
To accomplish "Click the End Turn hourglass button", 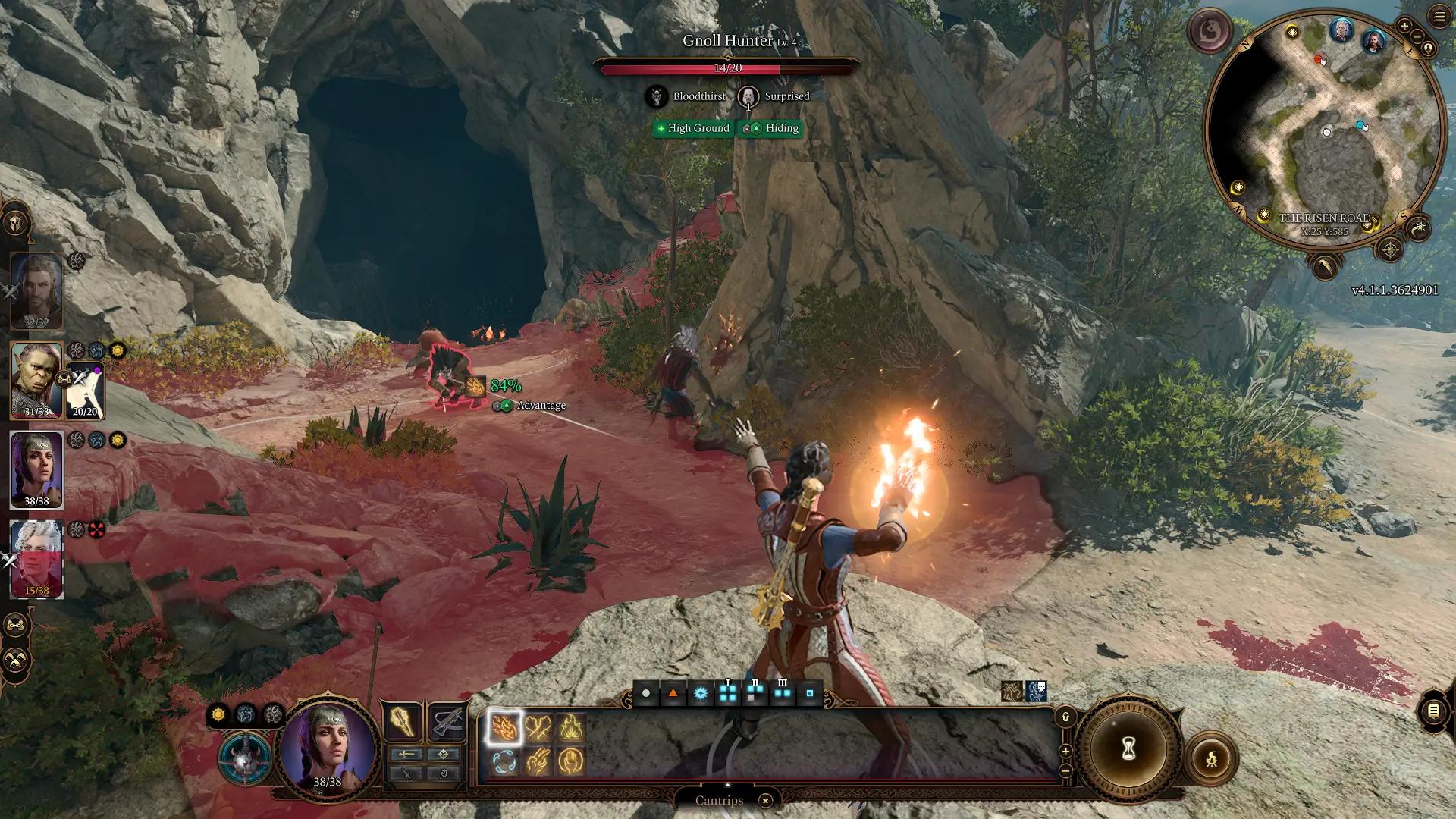I will pos(1128,750).
